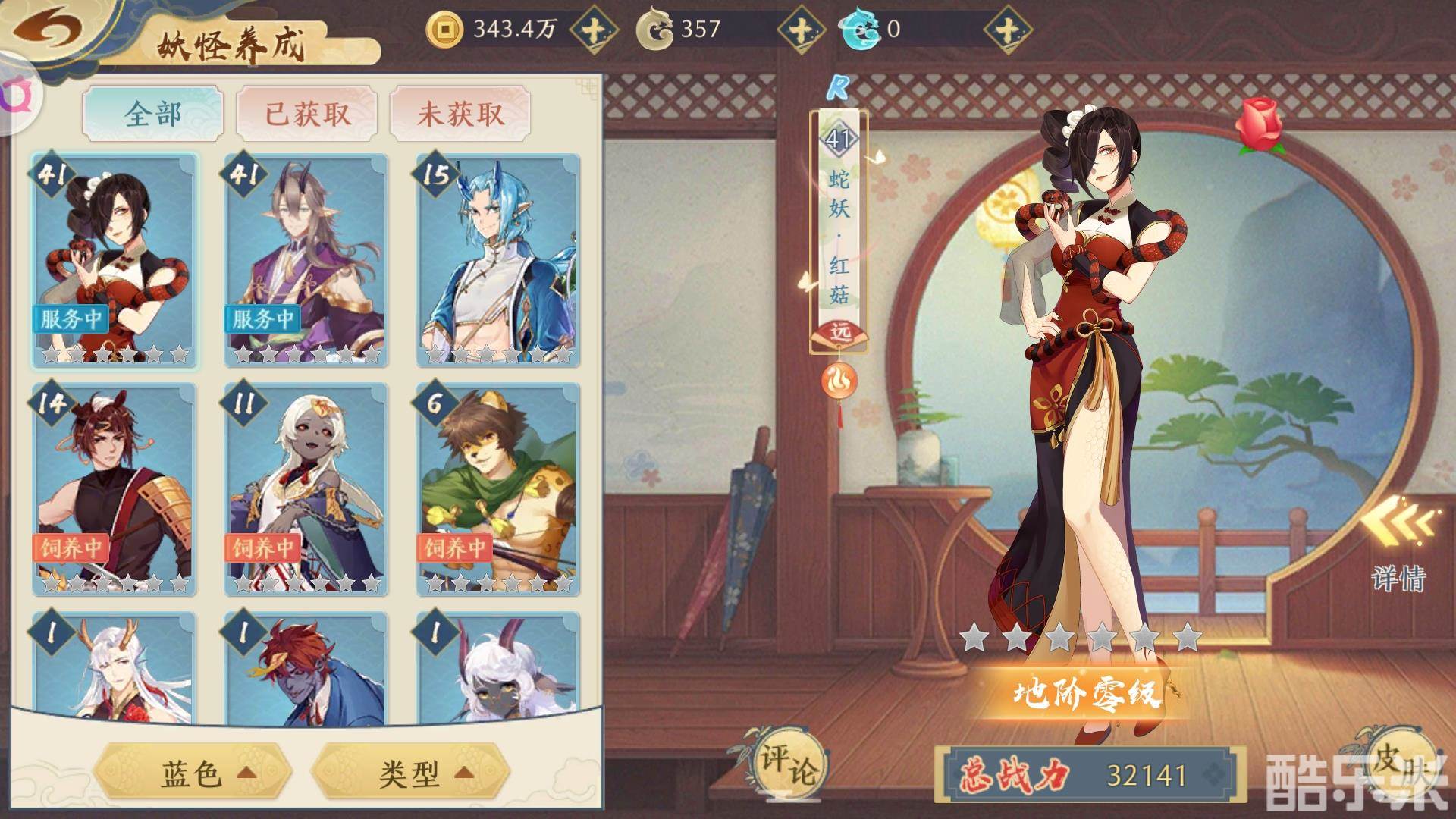Switch to the 全部 tab
The width and height of the screenshot is (1456, 819).
coord(153,114)
